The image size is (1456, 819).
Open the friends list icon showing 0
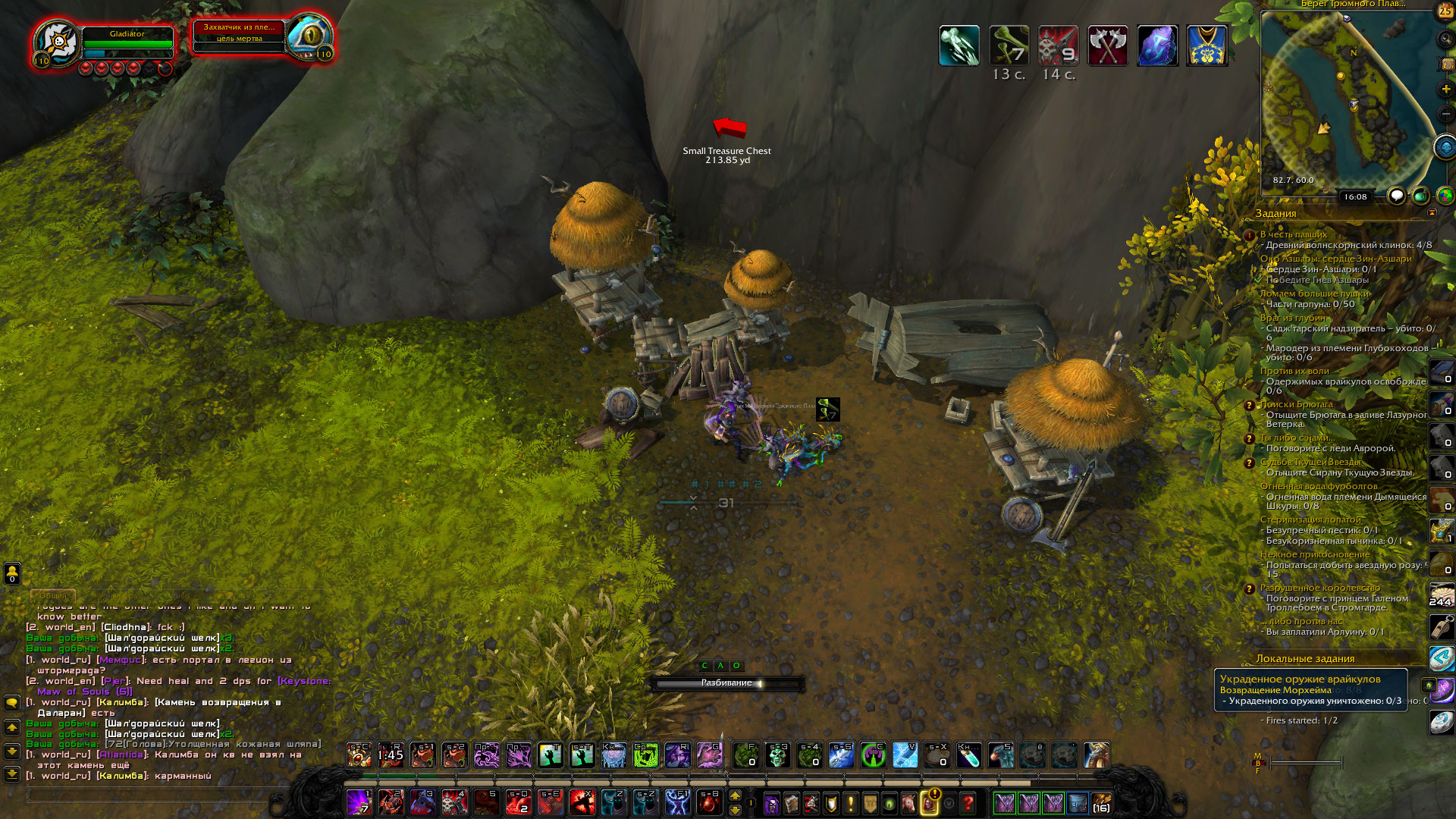point(12,573)
